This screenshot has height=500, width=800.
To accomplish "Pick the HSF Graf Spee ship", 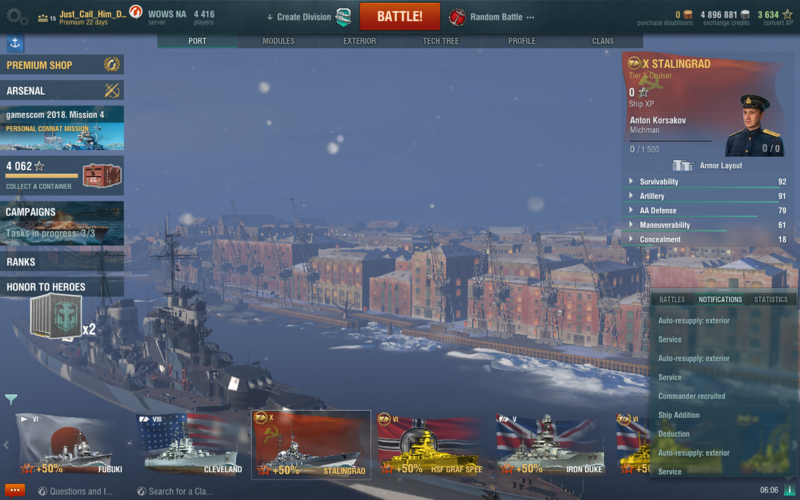I will click(x=429, y=445).
